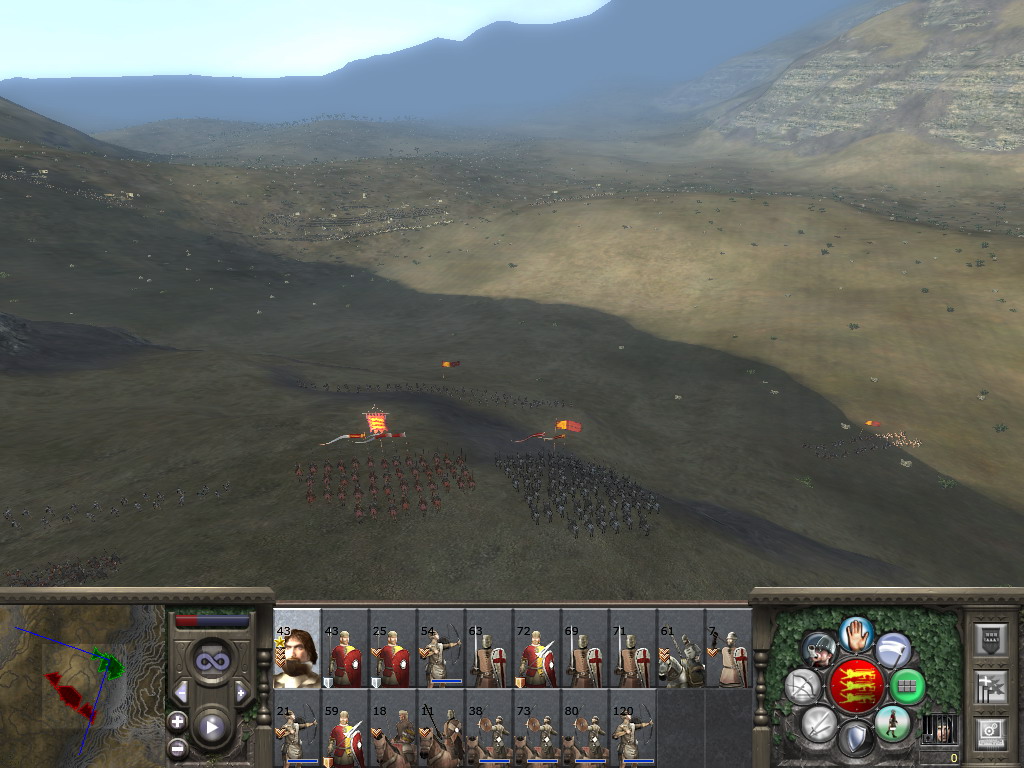Zoom in the minimap with plus button
The width and height of the screenshot is (1024, 768).
pyautogui.click(x=177, y=721)
